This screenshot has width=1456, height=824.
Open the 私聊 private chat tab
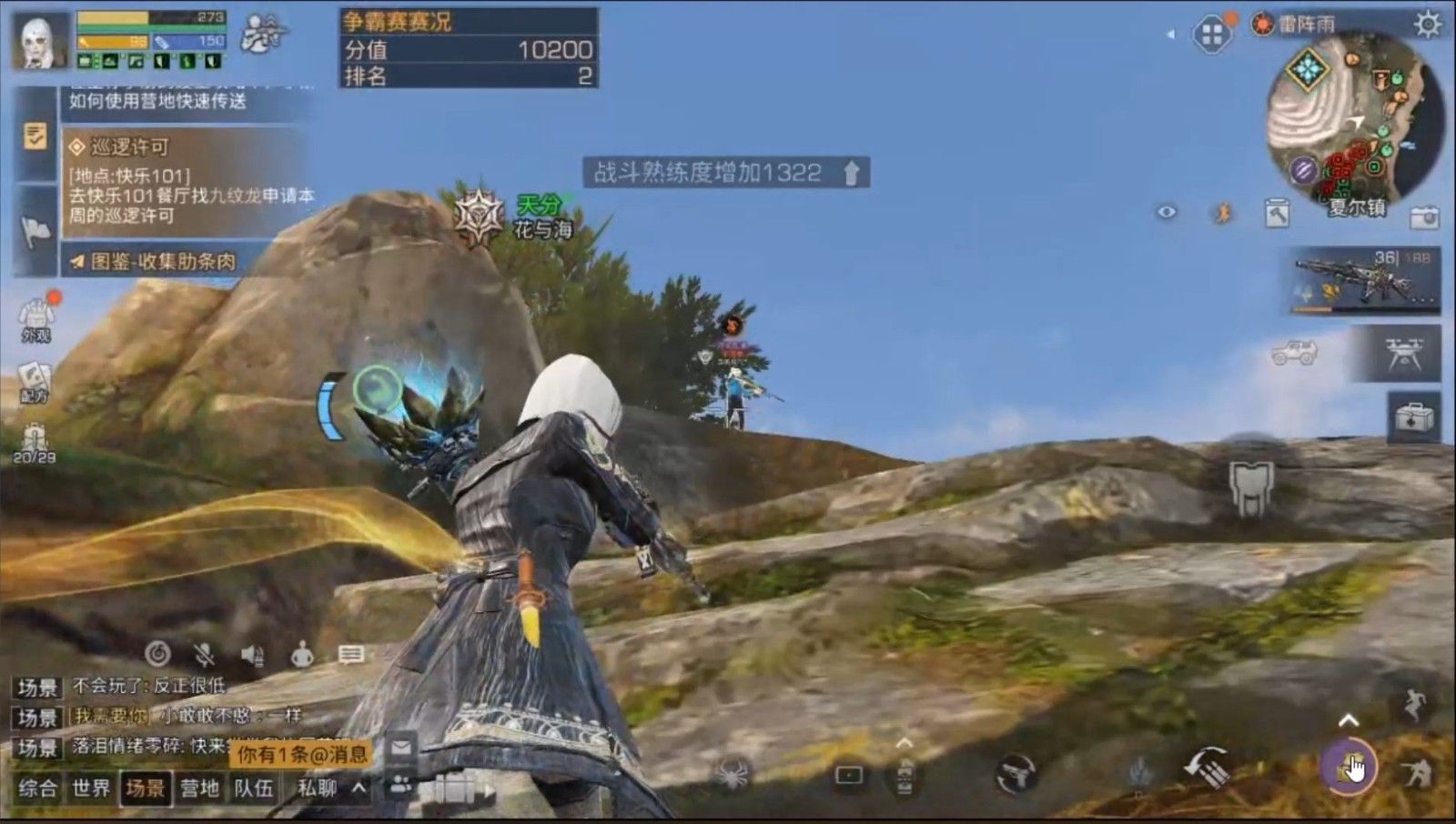317,788
